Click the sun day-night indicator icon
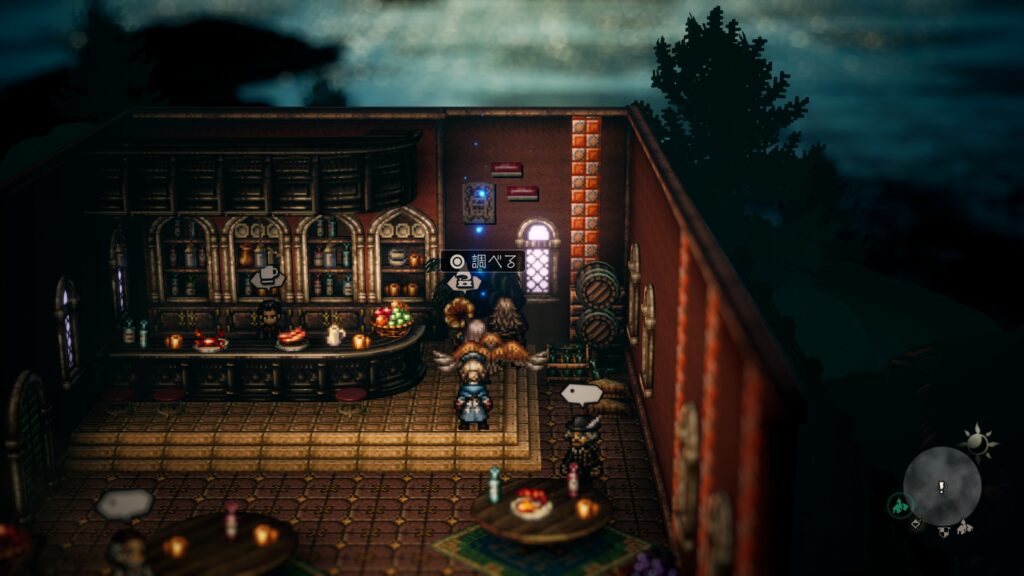This screenshot has width=1024, height=576. (976, 441)
